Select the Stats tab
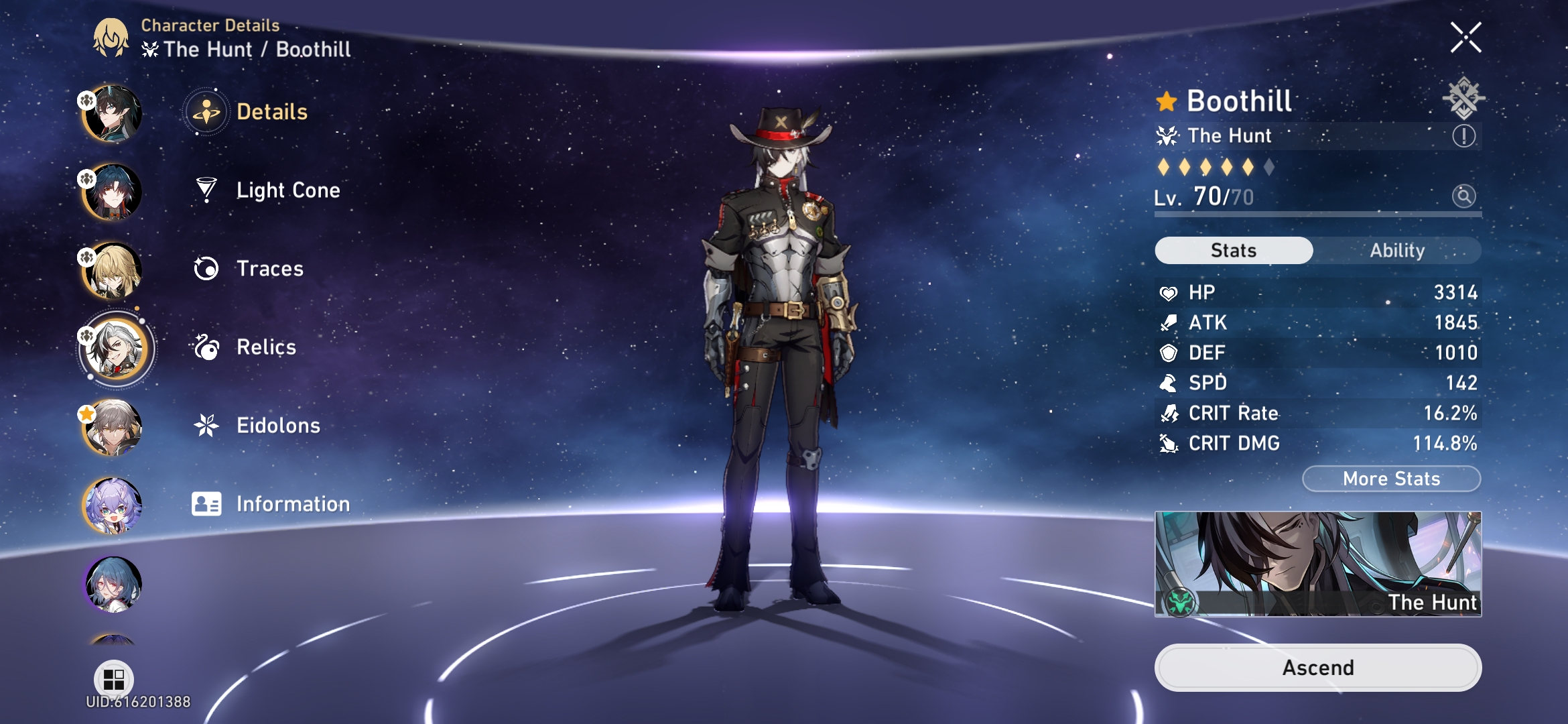Image resolution: width=1568 pixels, height=724 pixels. coord(1233,250)
